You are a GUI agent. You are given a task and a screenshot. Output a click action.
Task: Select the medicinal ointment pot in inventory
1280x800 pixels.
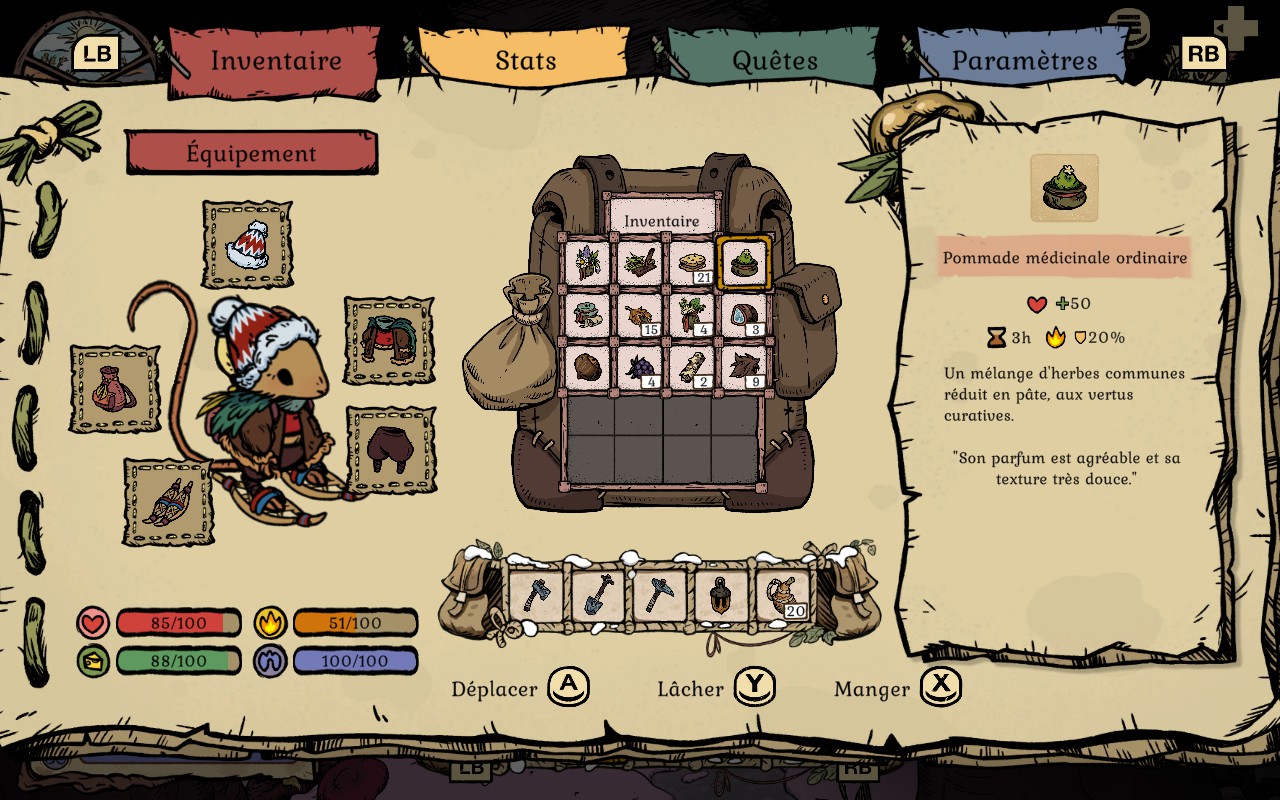coord(744,263)
